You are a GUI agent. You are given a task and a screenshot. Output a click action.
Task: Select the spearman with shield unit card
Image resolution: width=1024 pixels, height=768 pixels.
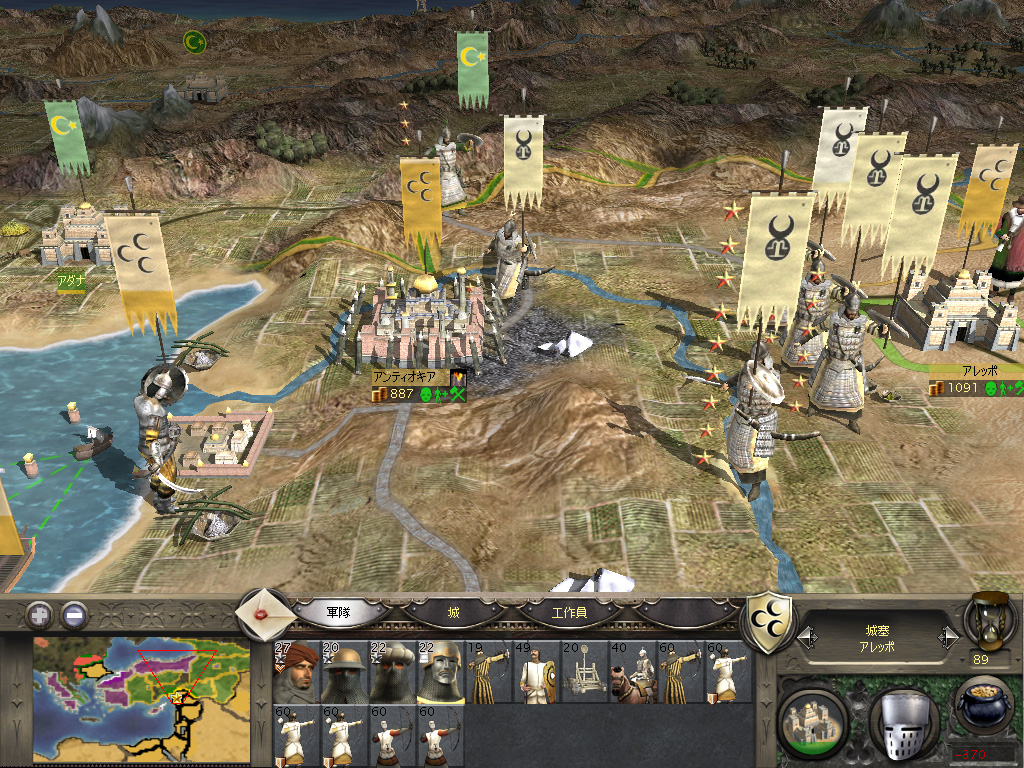(x=536, y=671)
